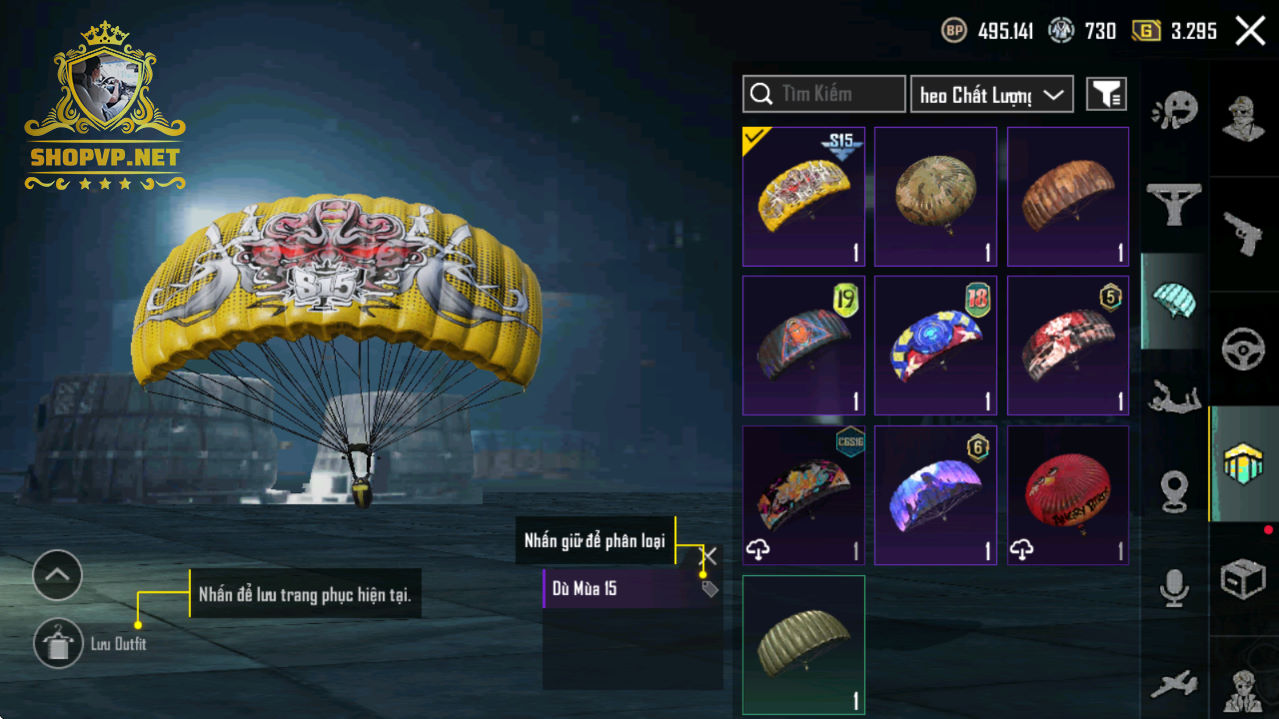Open the filter funnel button
Viewport: 1279px width, 719px height.
click(x=1106, y=94)
